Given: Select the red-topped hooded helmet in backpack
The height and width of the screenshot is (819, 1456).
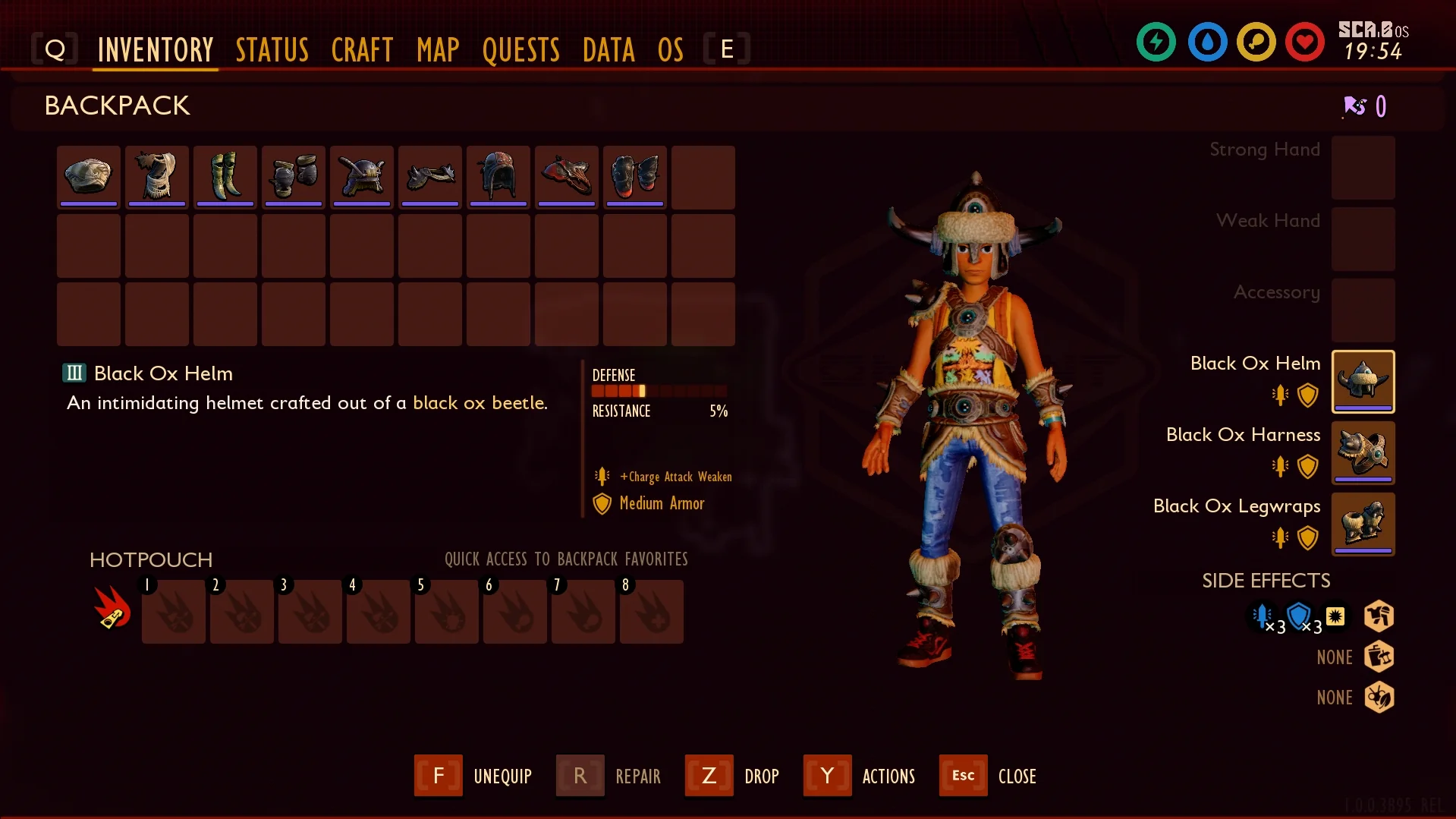Looking at the screenshot, I should (498, 176).
